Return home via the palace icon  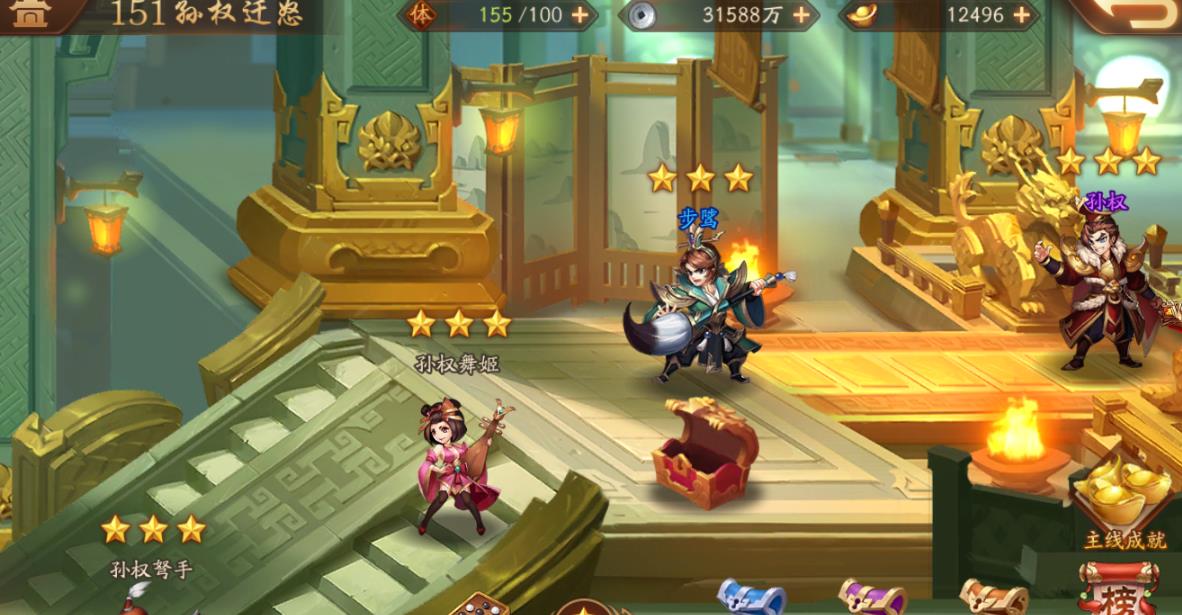tap(32, 14)
